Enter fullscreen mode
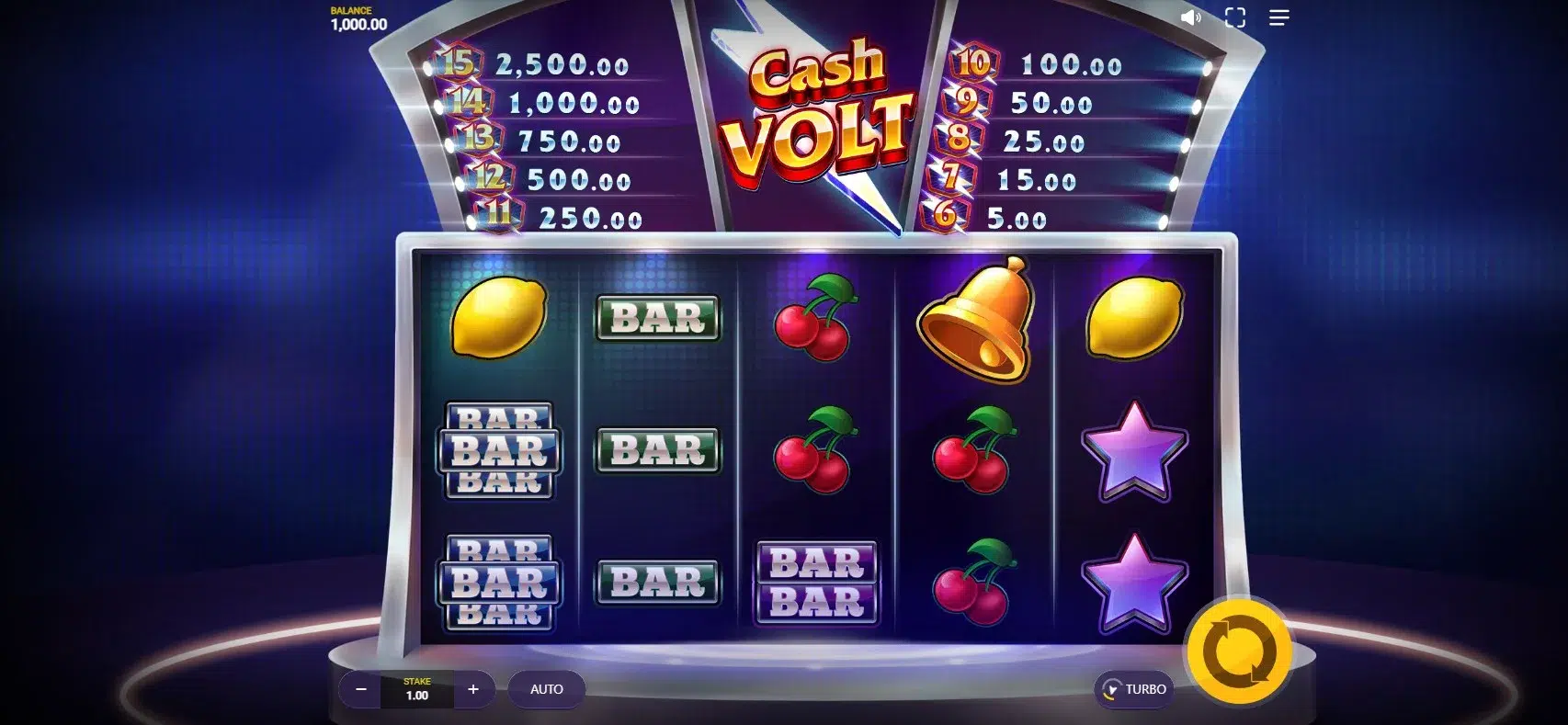Viewport: 1568px width, 725px height. (x=1235, y=17)
